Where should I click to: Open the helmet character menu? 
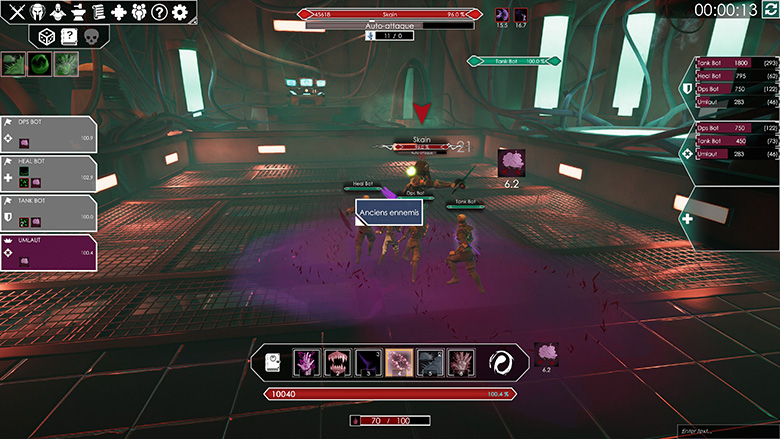39,12
